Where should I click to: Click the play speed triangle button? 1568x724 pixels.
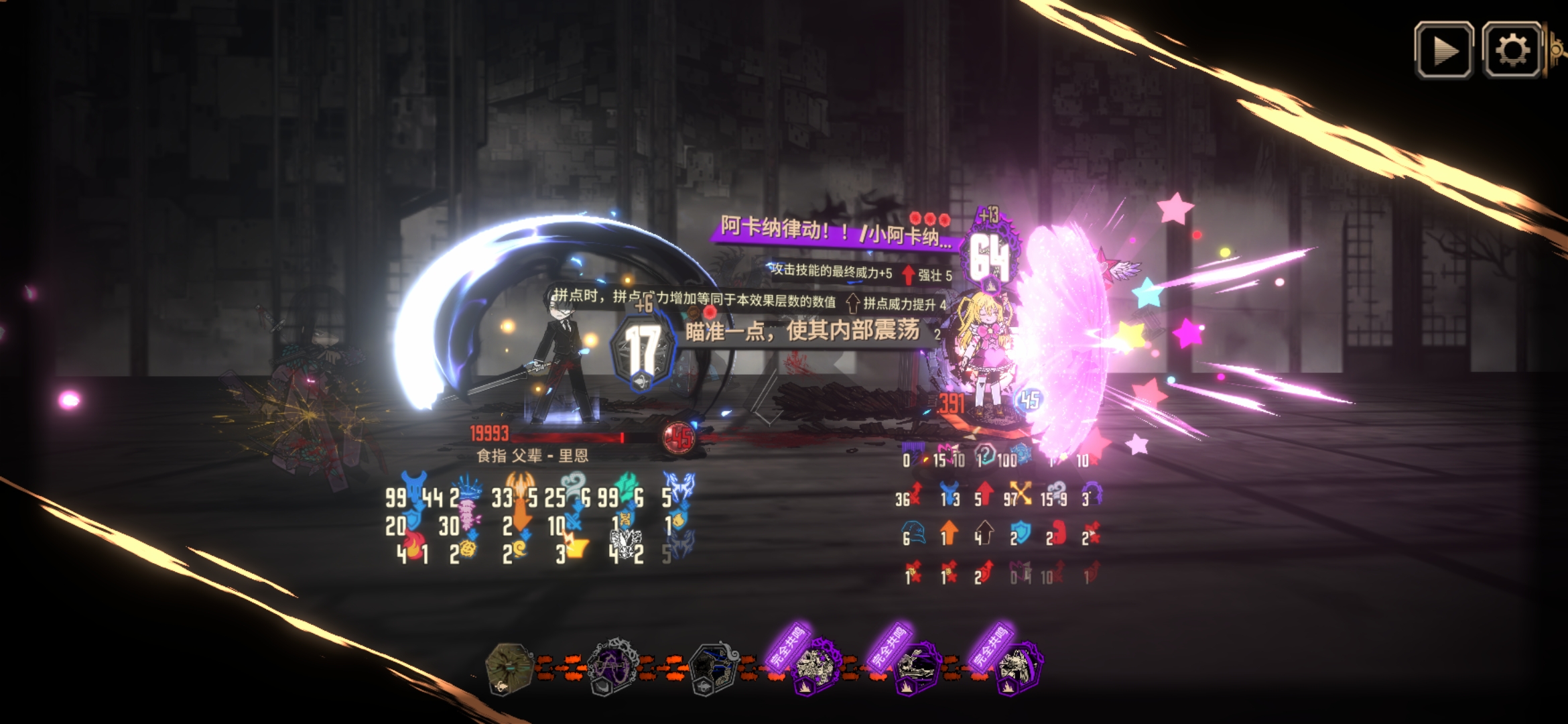[1443, 50]
